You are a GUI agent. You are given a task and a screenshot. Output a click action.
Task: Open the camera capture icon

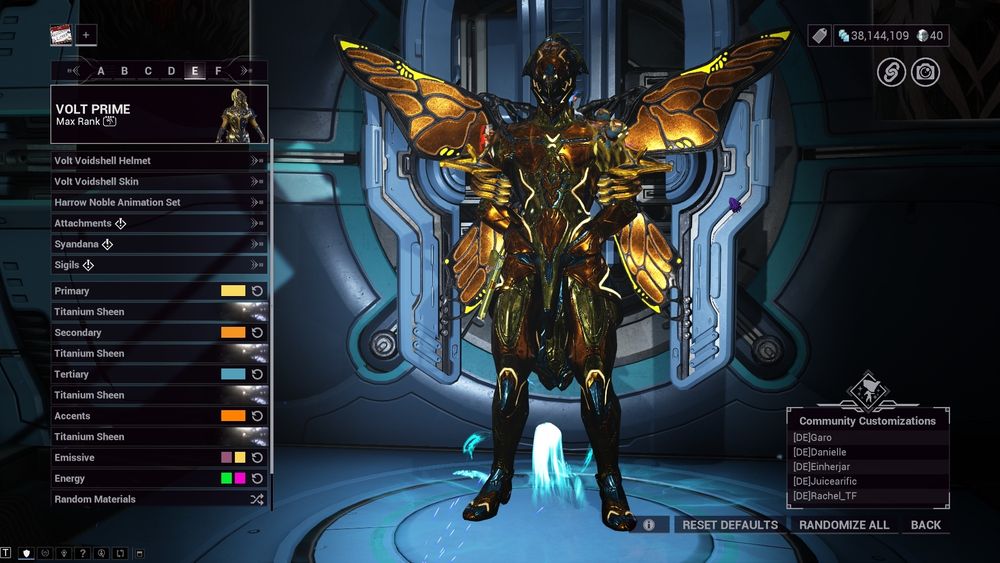click(925, 72)
